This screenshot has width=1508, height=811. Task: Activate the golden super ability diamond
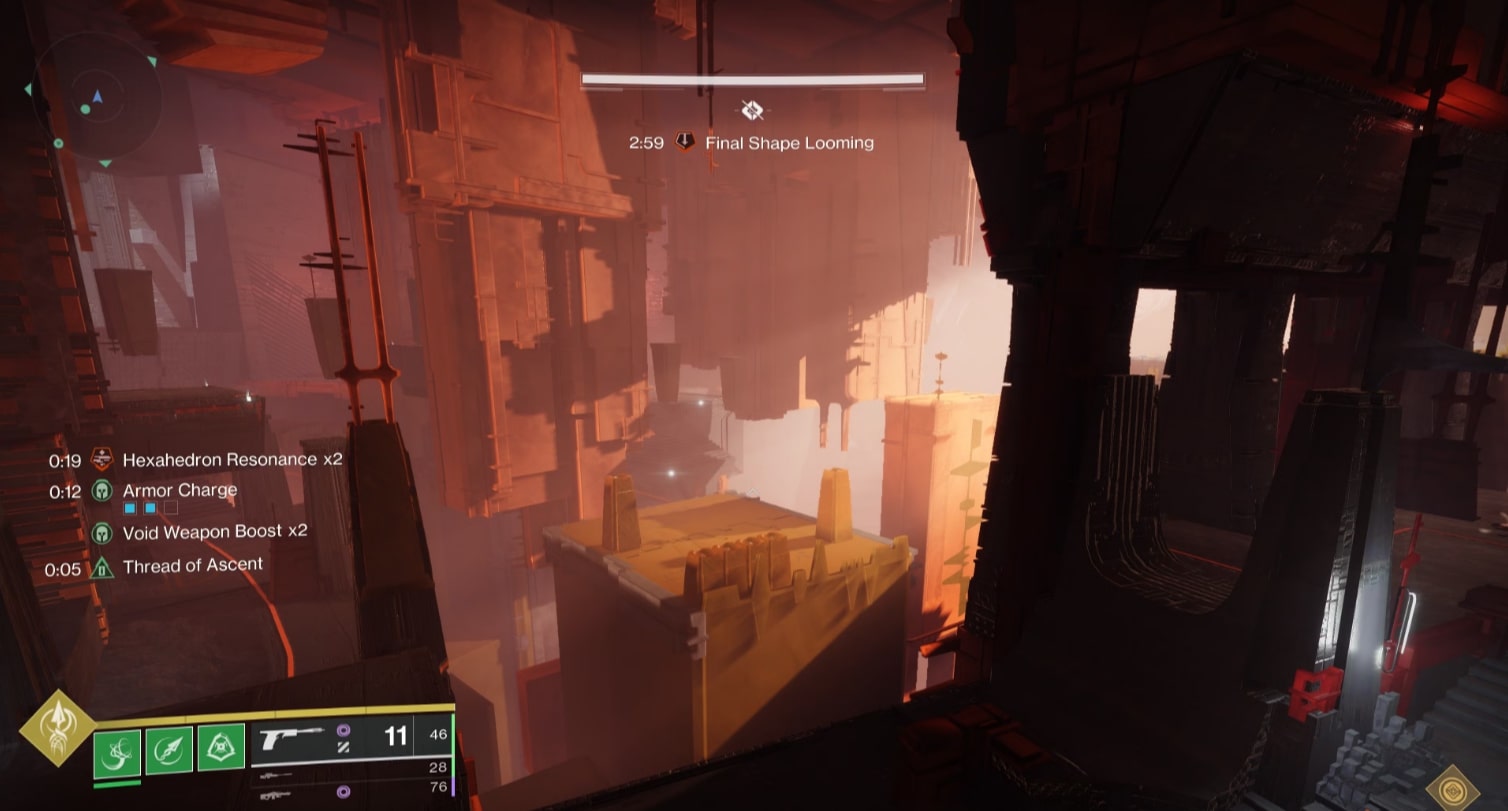[57, 728]
